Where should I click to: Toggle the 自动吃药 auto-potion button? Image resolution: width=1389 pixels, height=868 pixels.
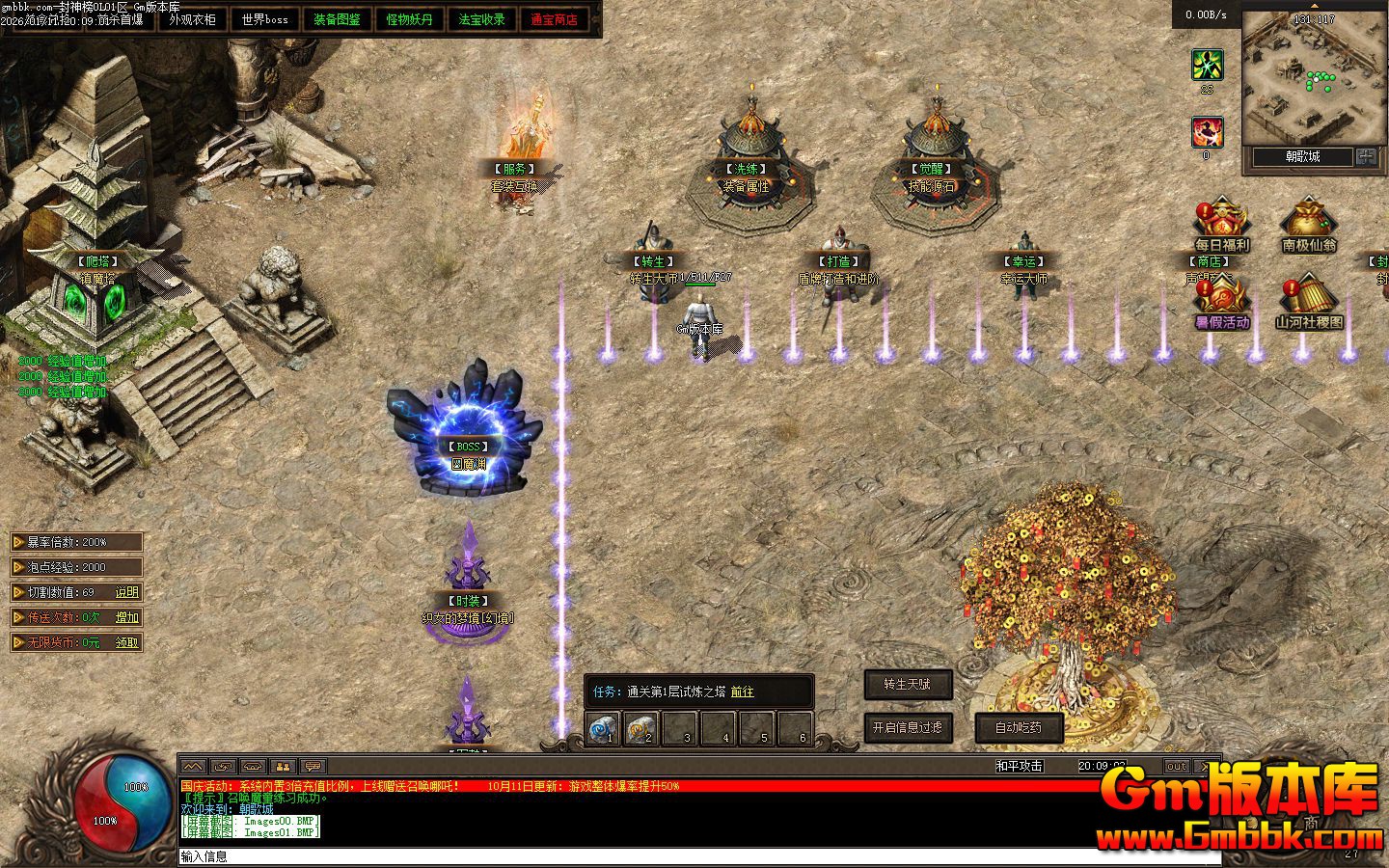1019,727
